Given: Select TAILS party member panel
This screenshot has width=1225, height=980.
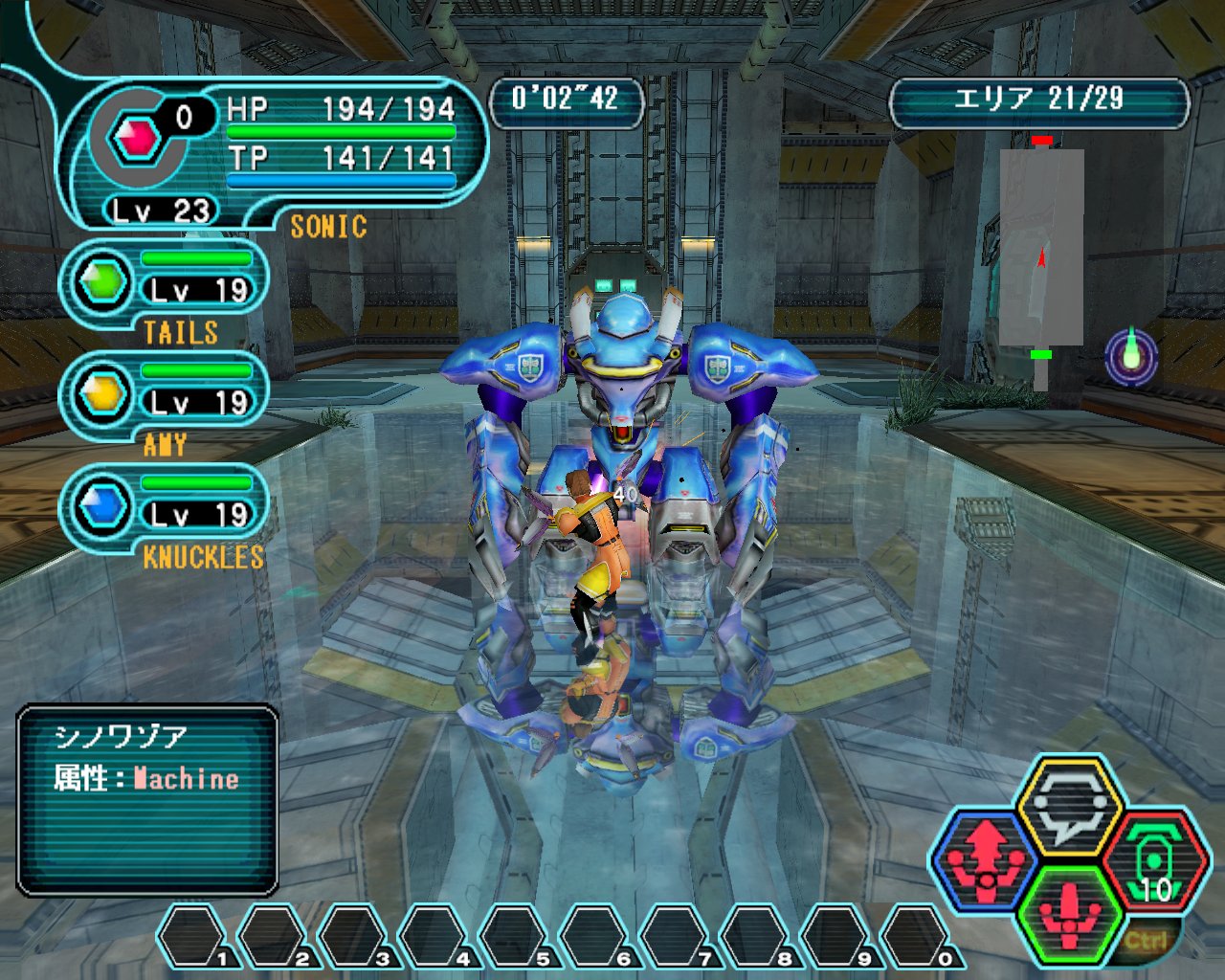Looking at the screenshot, I should coord(165,284).
